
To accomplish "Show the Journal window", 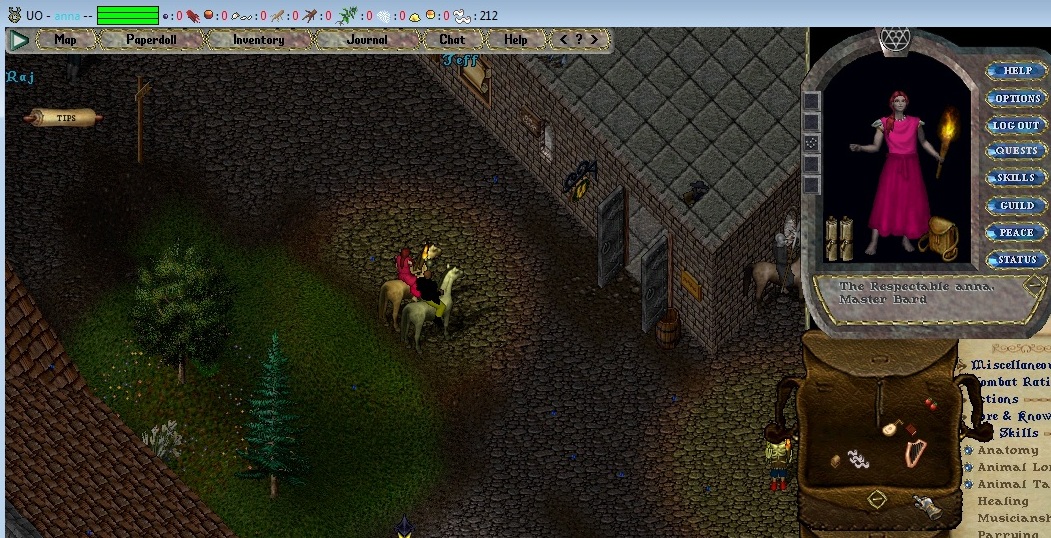I will (x=367, y=40).
